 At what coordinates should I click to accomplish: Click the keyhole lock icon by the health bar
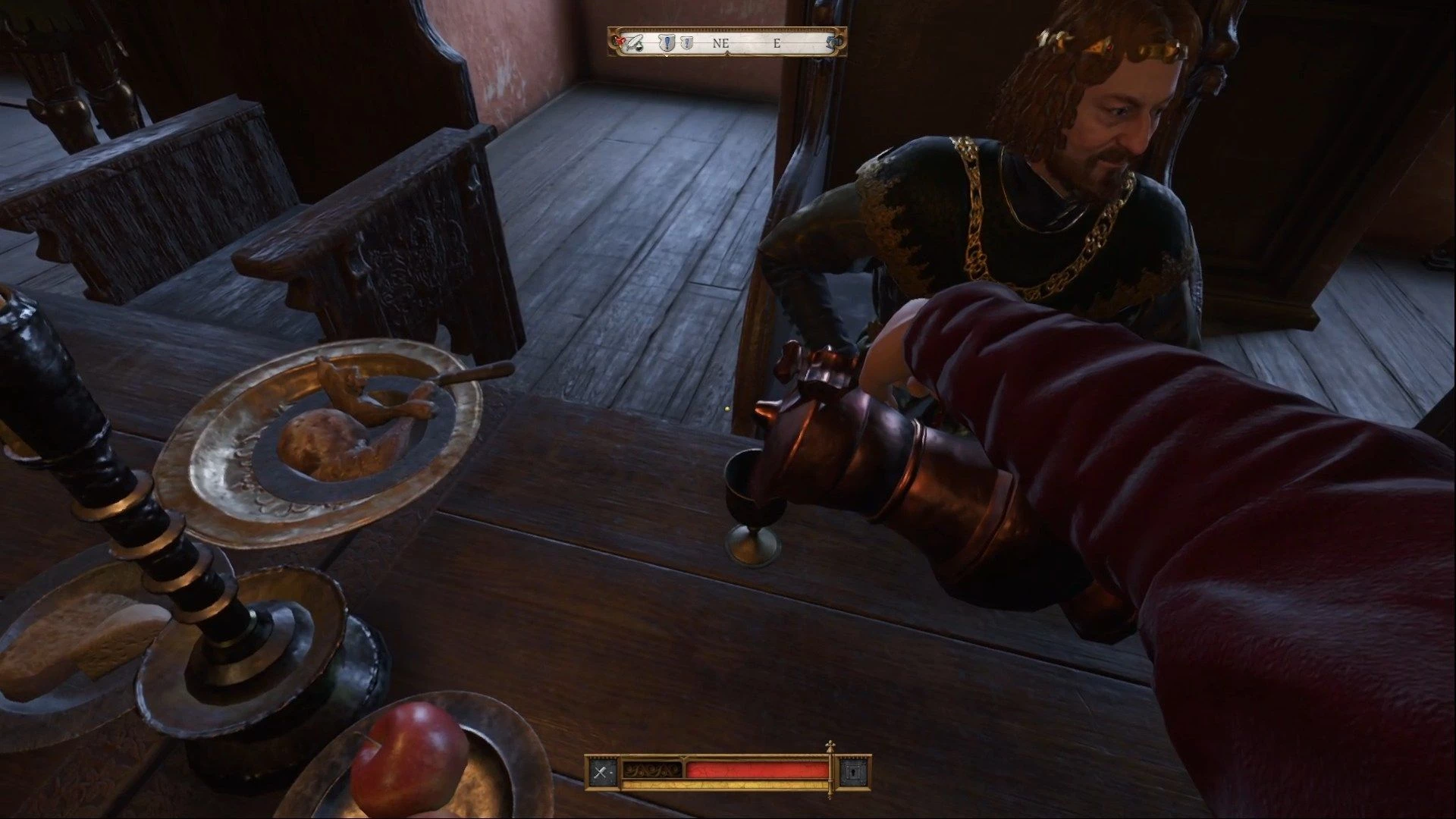(x=853, y=772)
